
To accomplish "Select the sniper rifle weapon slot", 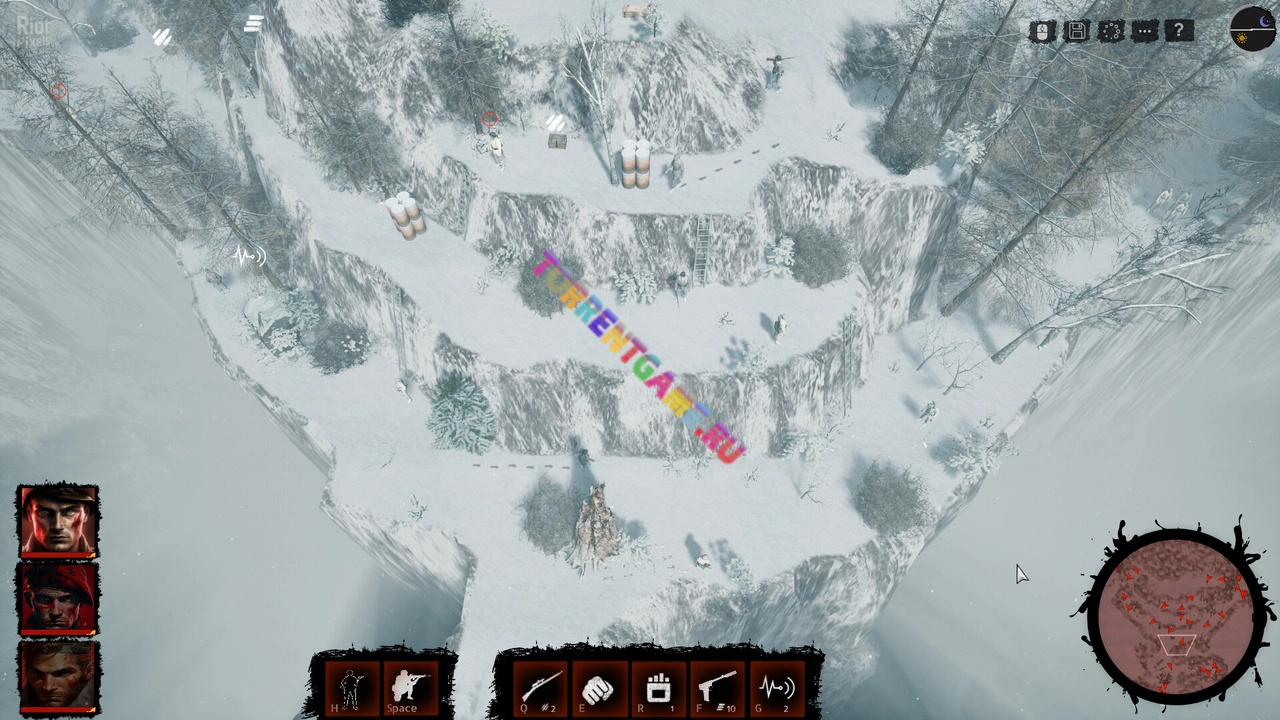I will (x=538, y=688).
